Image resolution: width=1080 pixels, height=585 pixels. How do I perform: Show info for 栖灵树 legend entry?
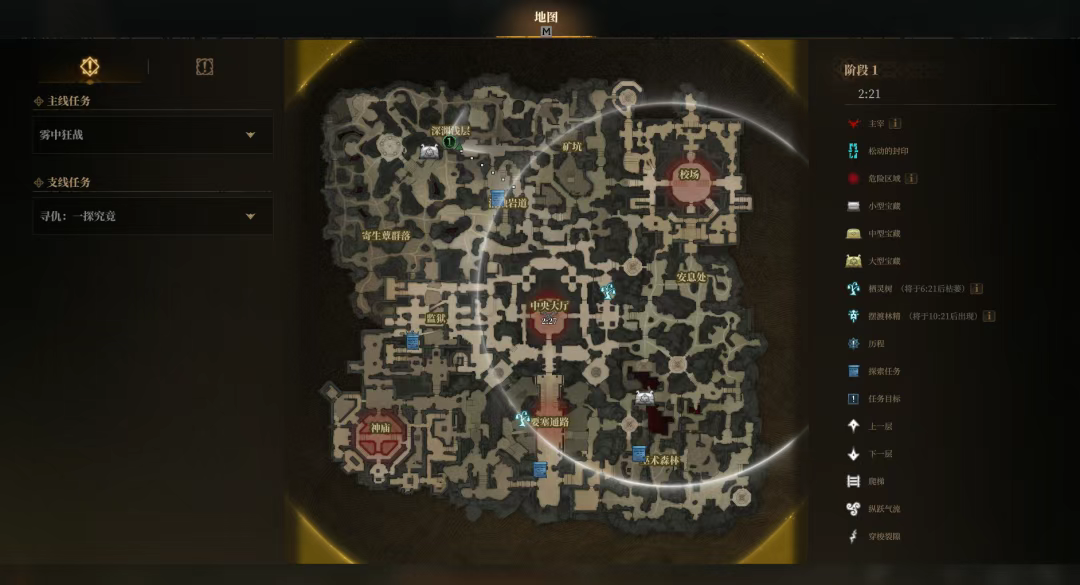(x=976, y=289)
